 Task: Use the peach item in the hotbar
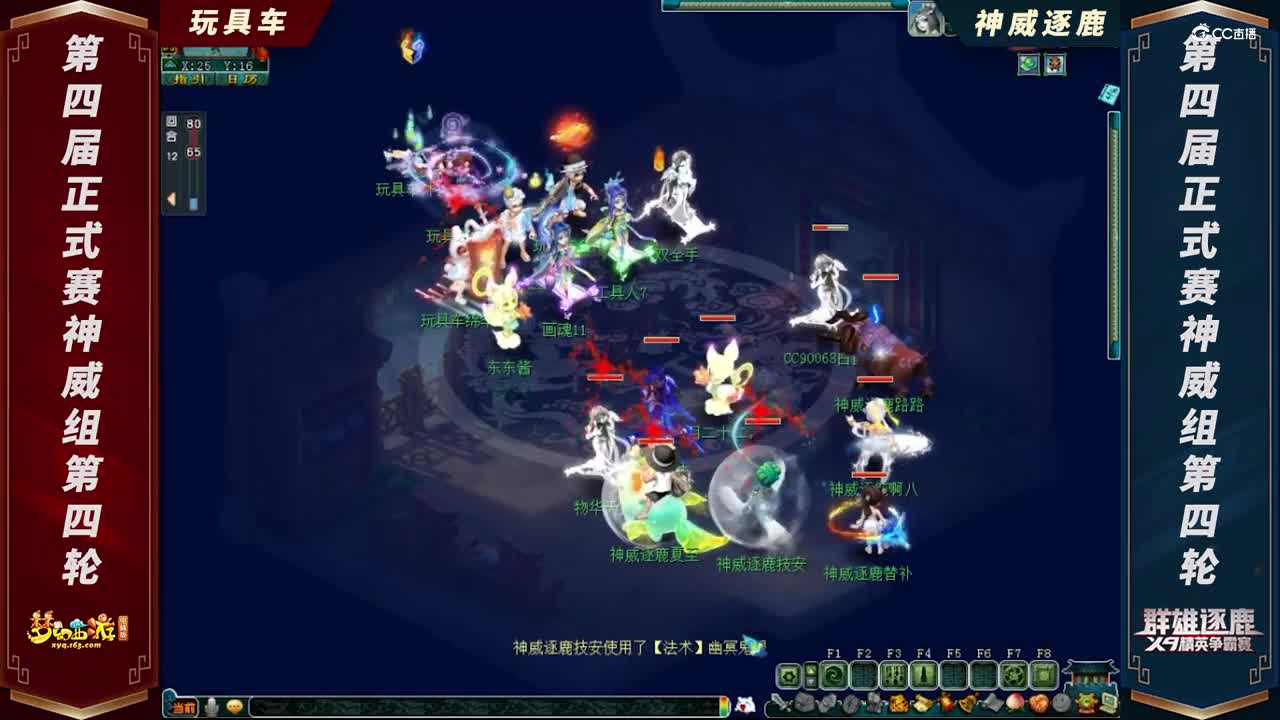(x=1016, y=704)
